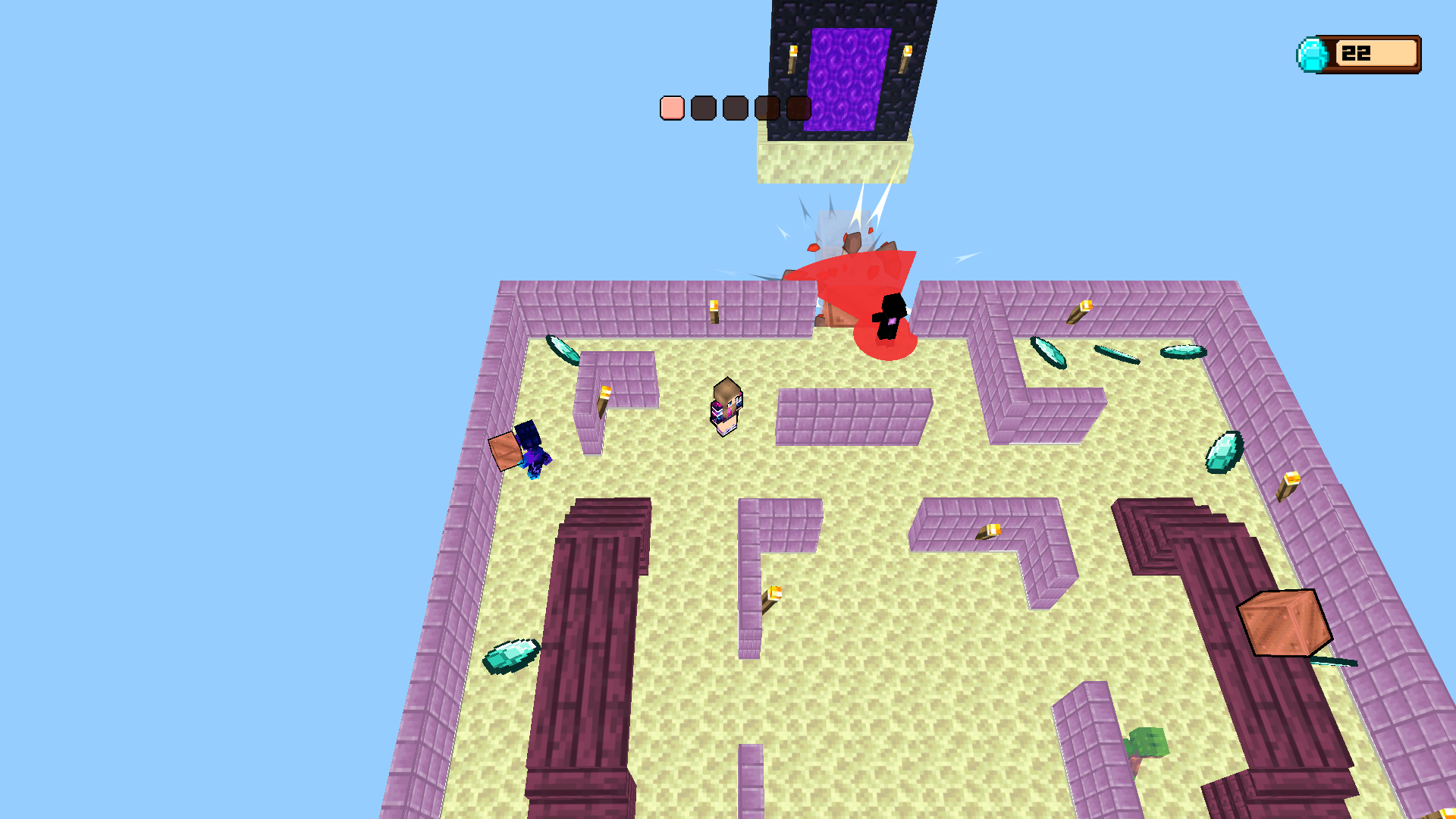
Task: Select the large copper block on the right
Action: pyautogui.click(x=1284, y=623)
